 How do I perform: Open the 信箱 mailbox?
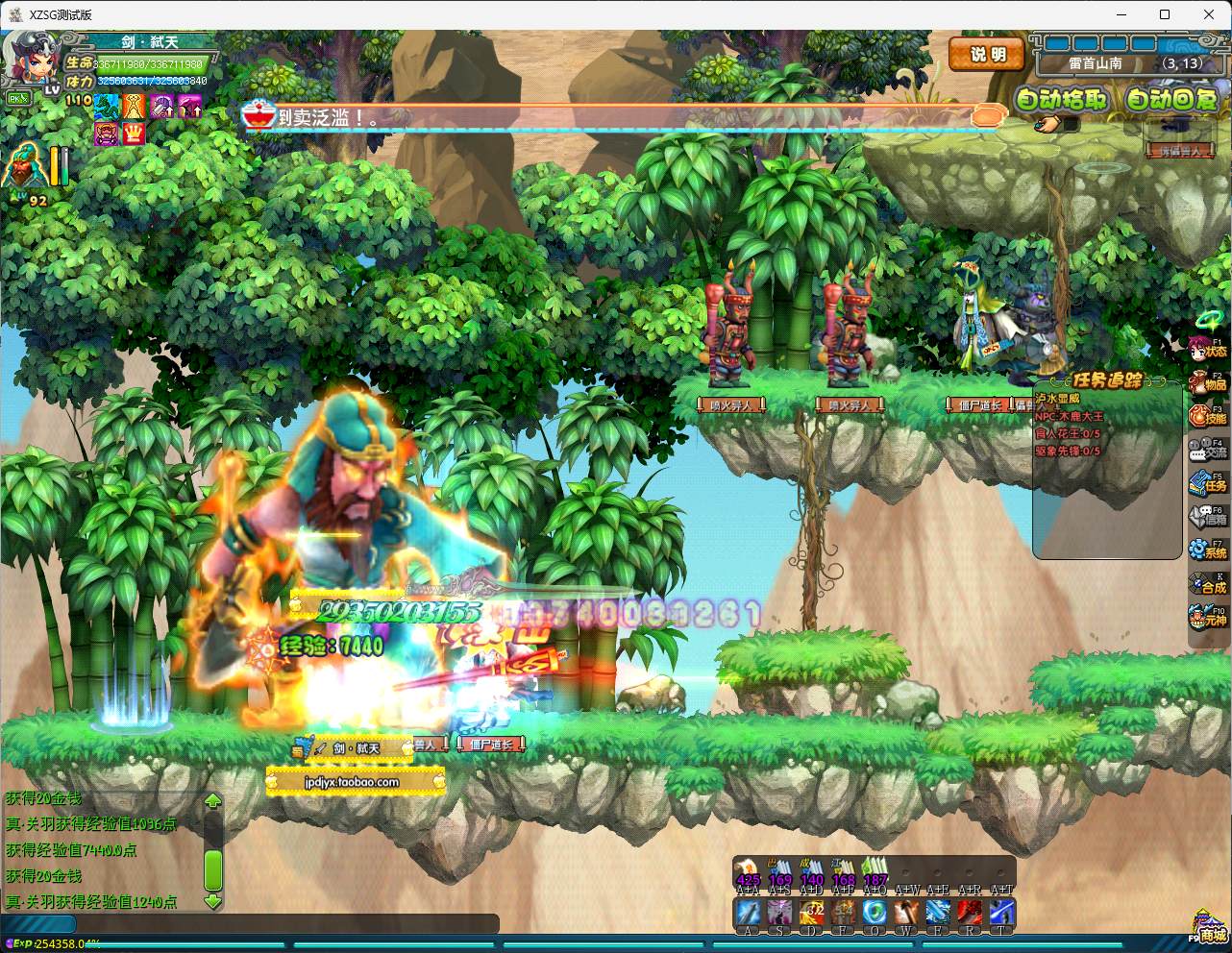point(1209,518)
